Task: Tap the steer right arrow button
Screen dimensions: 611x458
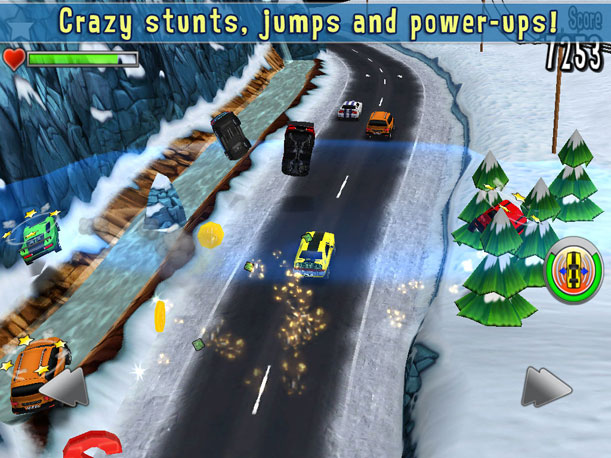Action: [546, 387]
